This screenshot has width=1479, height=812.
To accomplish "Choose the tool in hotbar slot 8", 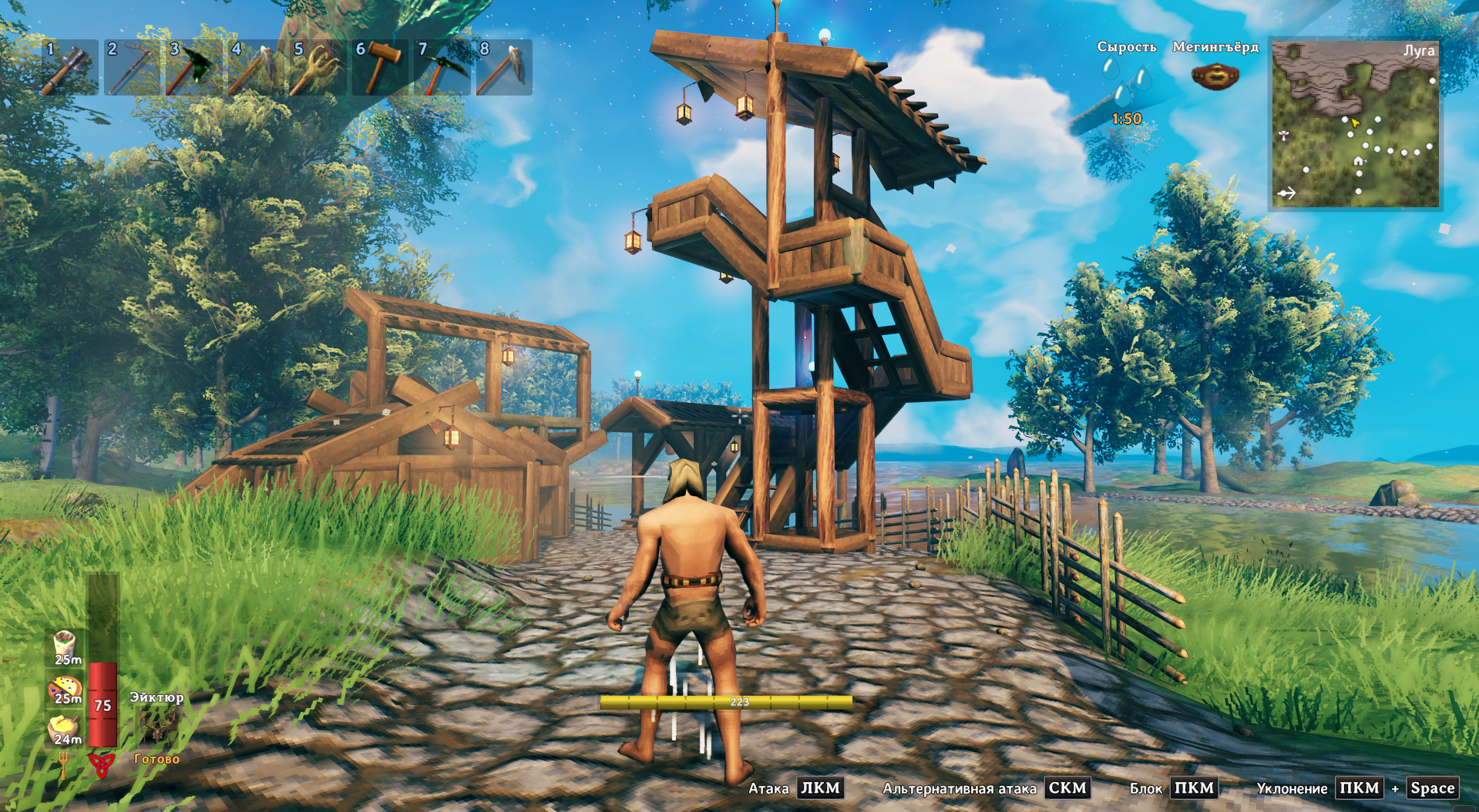I will (504, 68).
